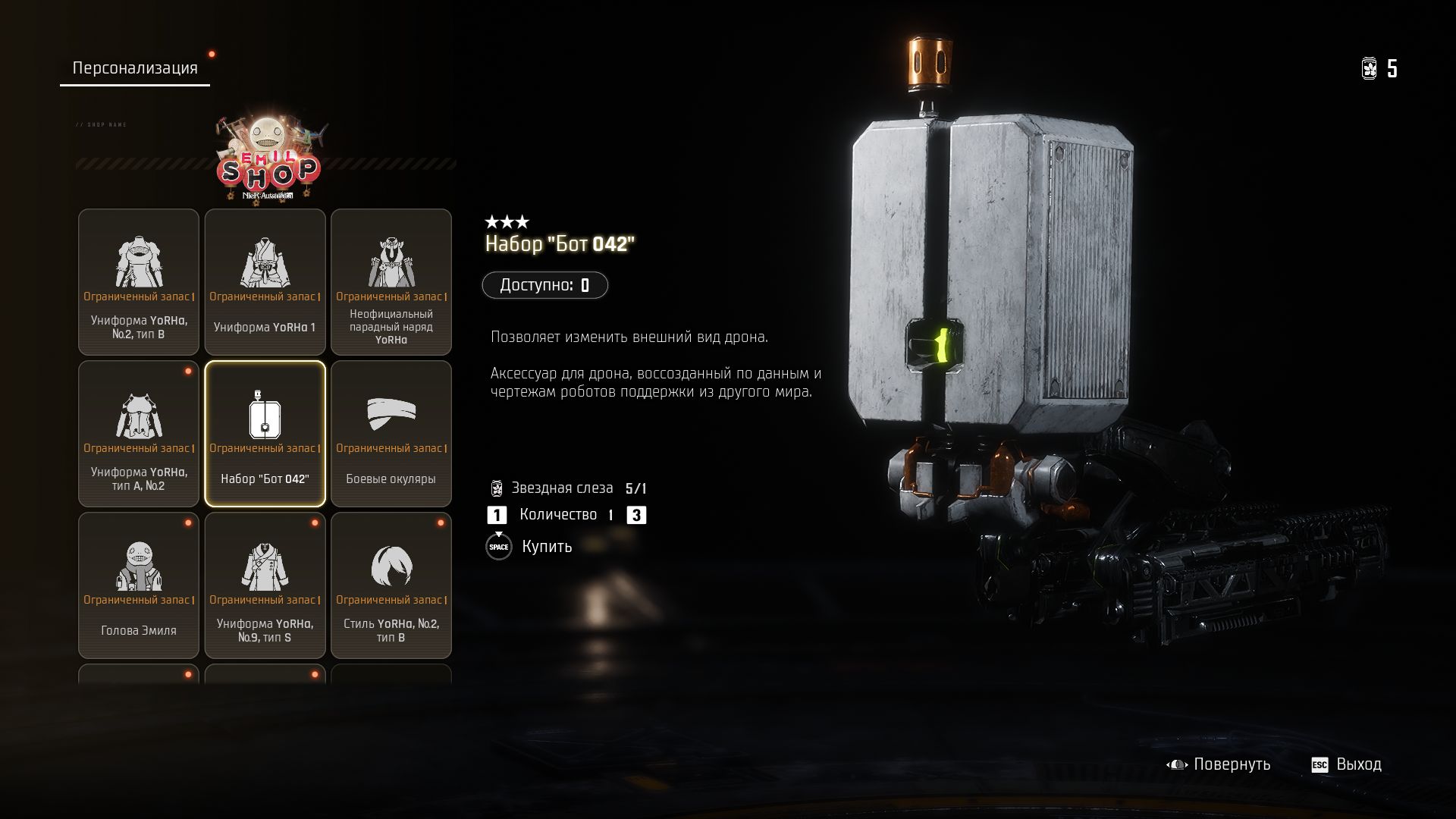This screenshot has height=819, width=1456.
Task: Select Униформа YoRHa, No.2, тип B item
Action: [139, 282]
